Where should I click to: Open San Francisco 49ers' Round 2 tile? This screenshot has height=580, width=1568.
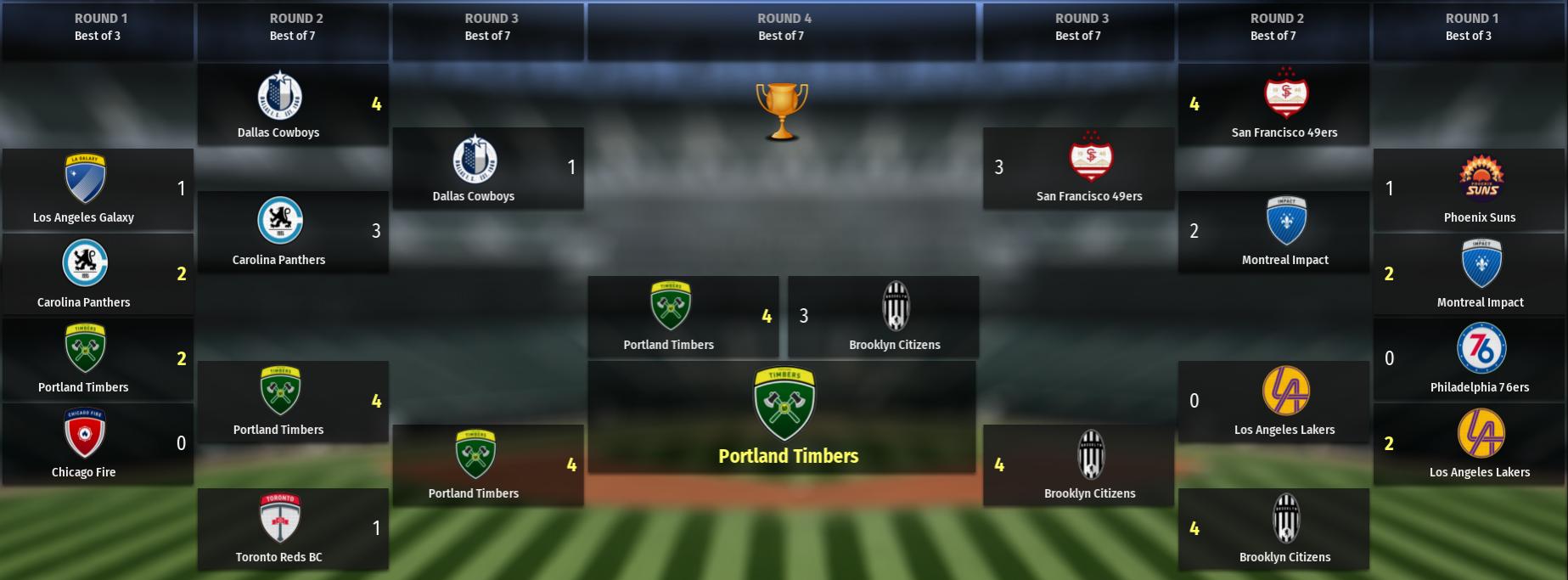(x=1273, y=104)
